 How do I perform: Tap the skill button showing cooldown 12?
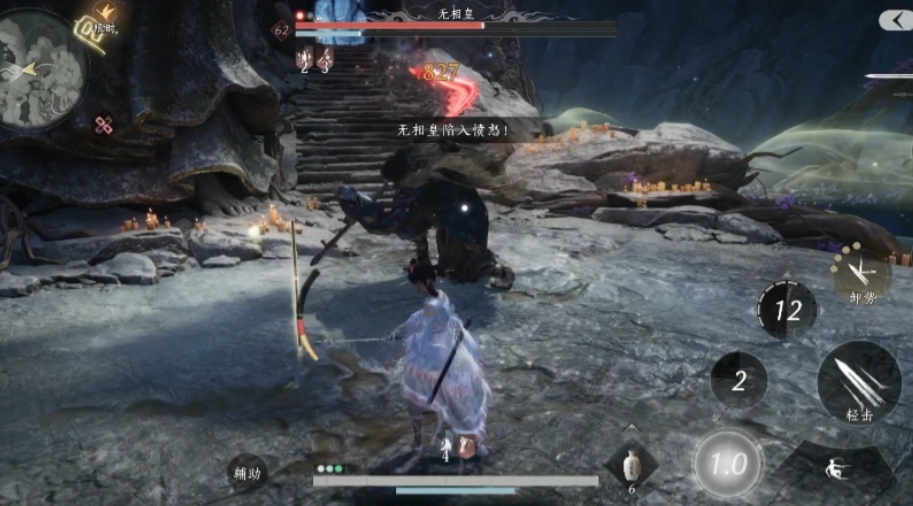pos(786,309)
